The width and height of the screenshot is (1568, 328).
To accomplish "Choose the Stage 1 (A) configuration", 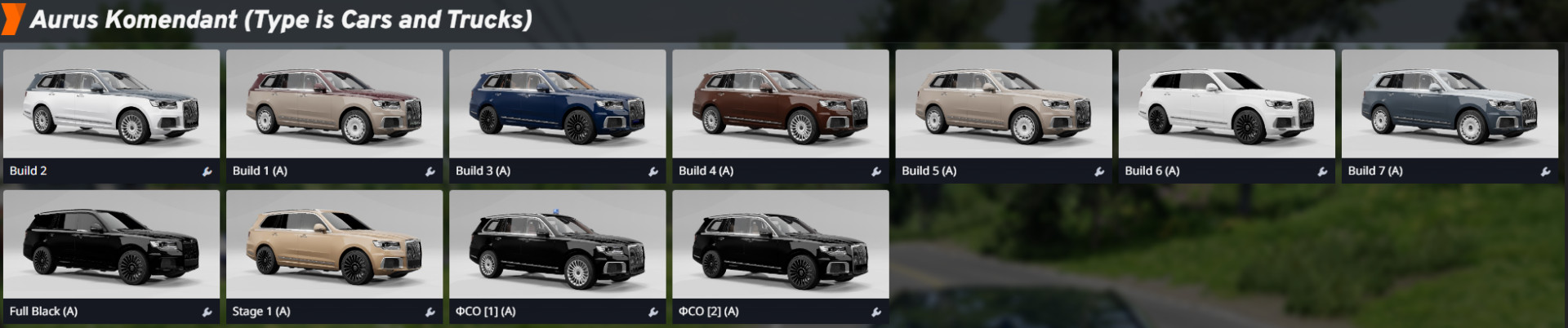I will click(x=334, y=245).
